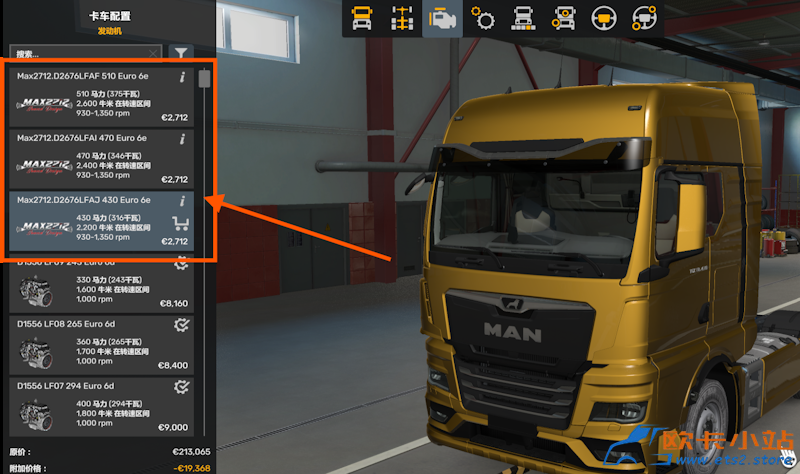The image size is (800, 474).
Task: Choose the D1556 LF07 294 engine
Action: pyautogui.click(x=100, y=407)
